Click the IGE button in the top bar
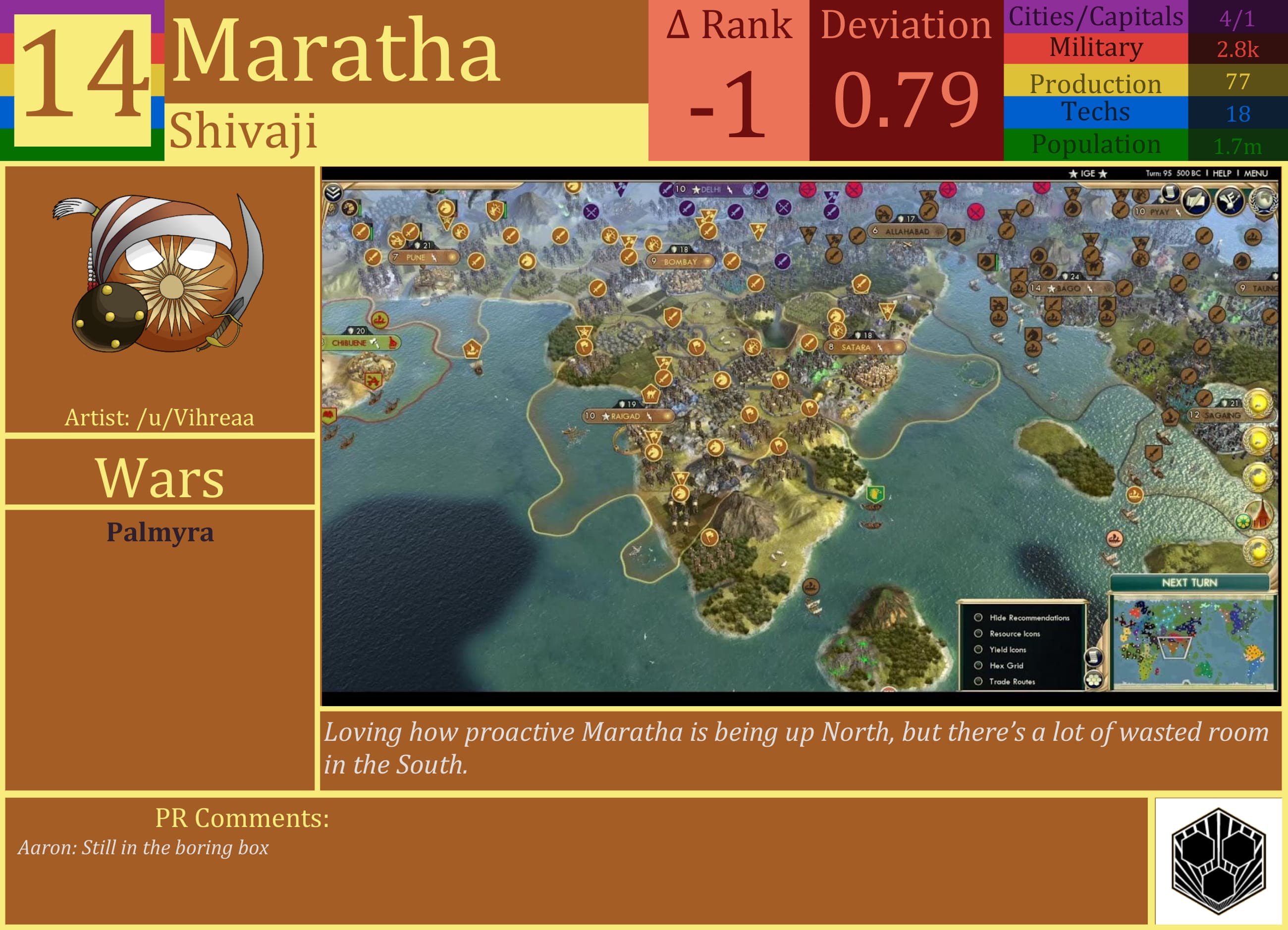The height and width of the screenshot is (930, 1288). [1087, 174]
